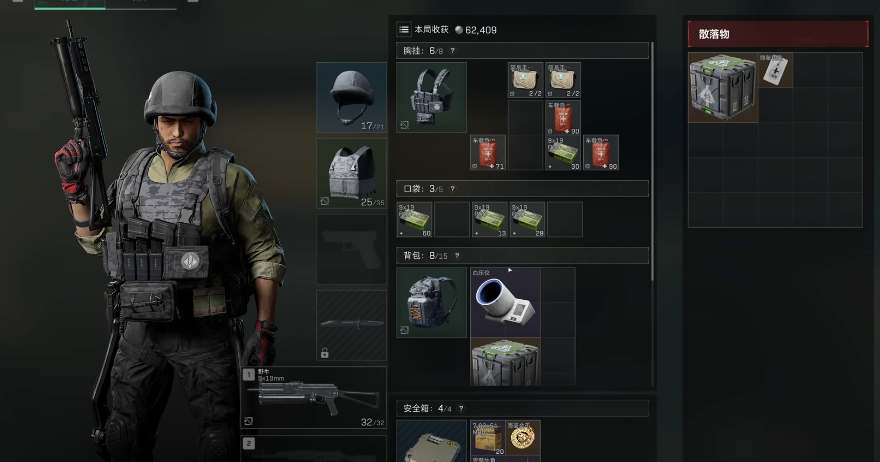Show the chest rig capacity help tooltip

tap(454, 50)
